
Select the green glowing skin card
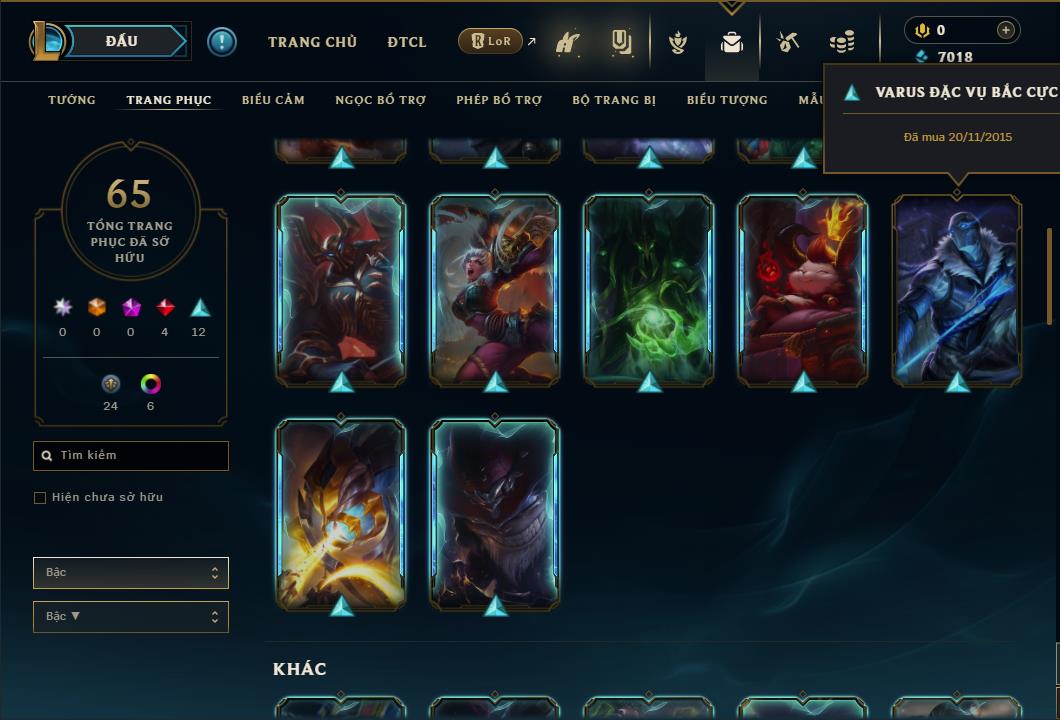[x=649, y=288]
